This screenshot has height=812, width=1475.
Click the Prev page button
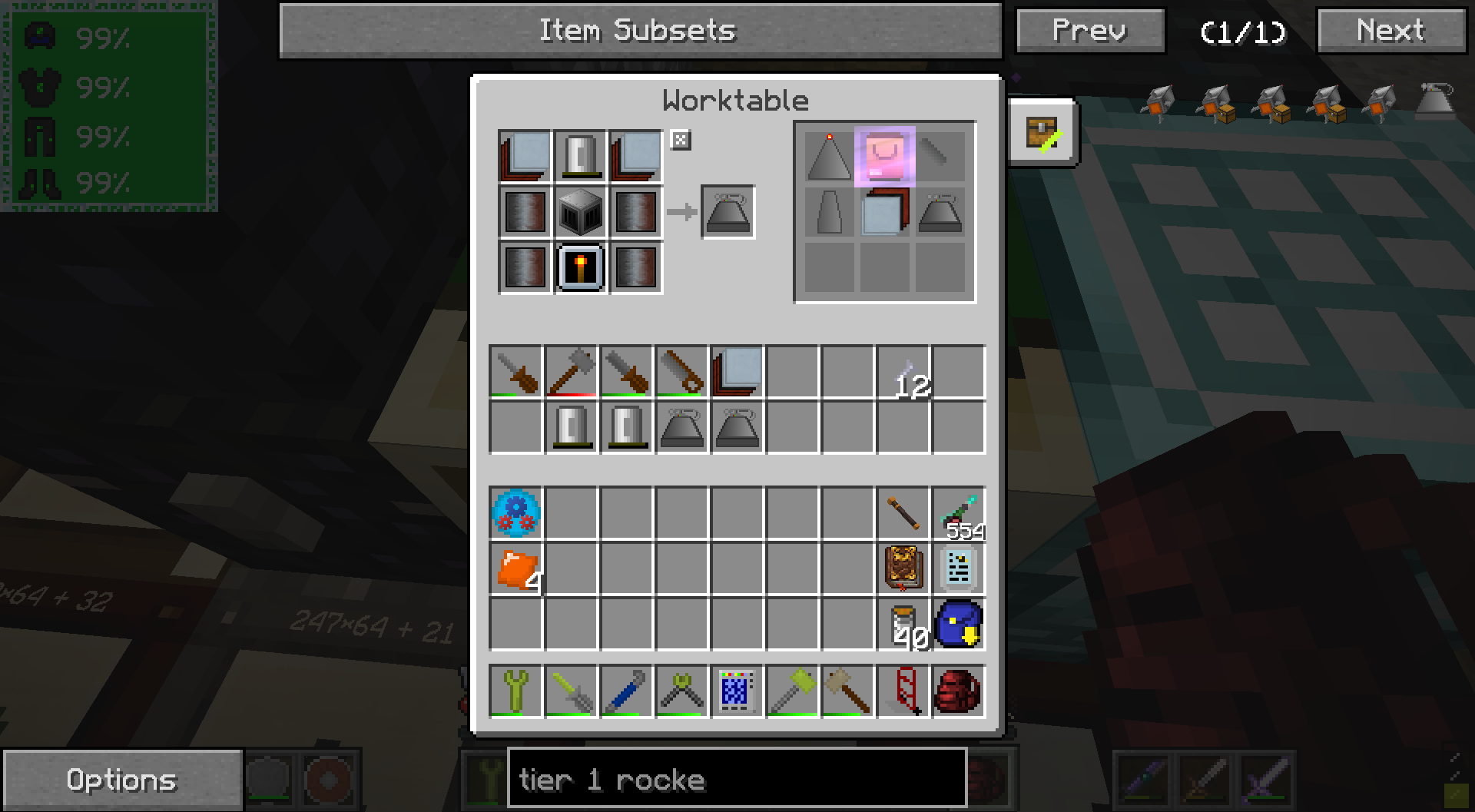(x=1089, y=31)
